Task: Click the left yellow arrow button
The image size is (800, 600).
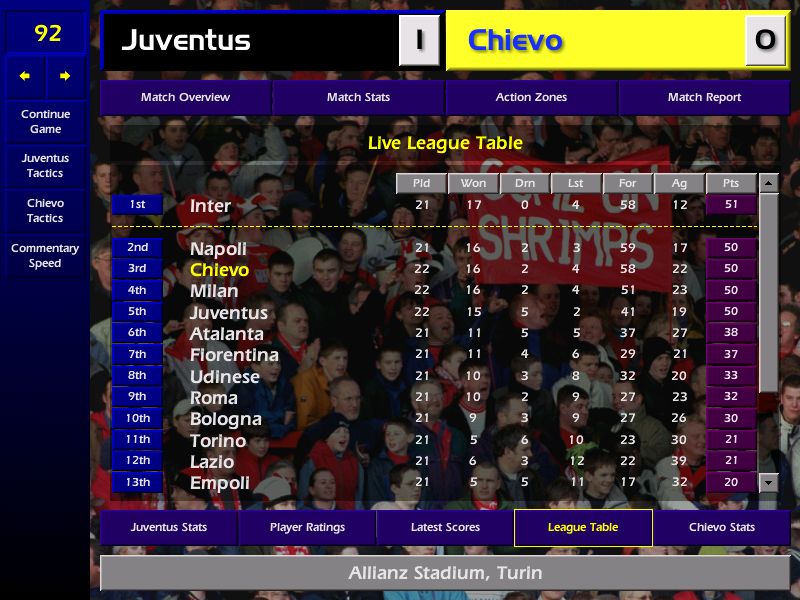Action: coord(25,76)
